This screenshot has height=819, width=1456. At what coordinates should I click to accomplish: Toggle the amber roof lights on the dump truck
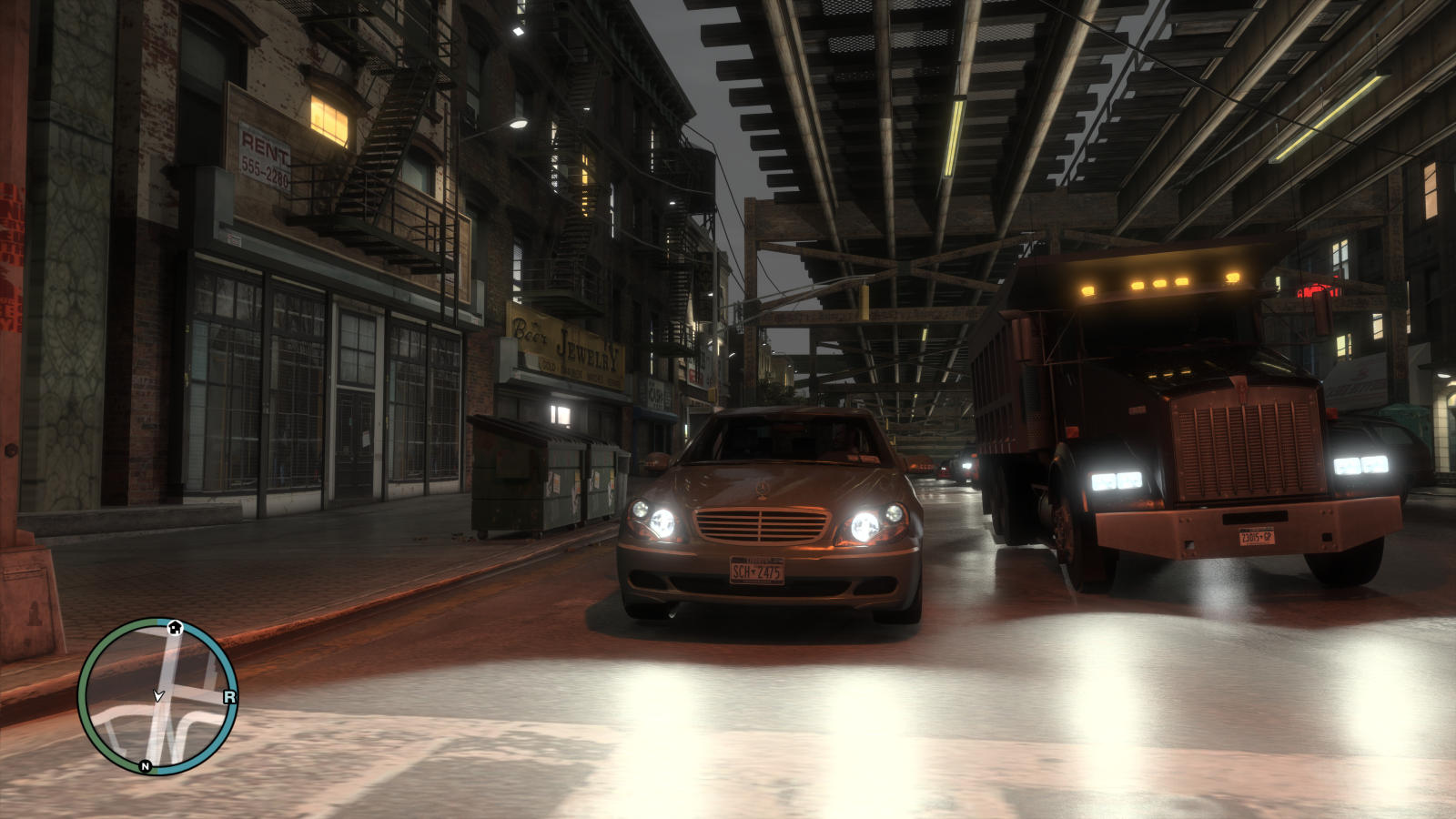pos(1160,282)
